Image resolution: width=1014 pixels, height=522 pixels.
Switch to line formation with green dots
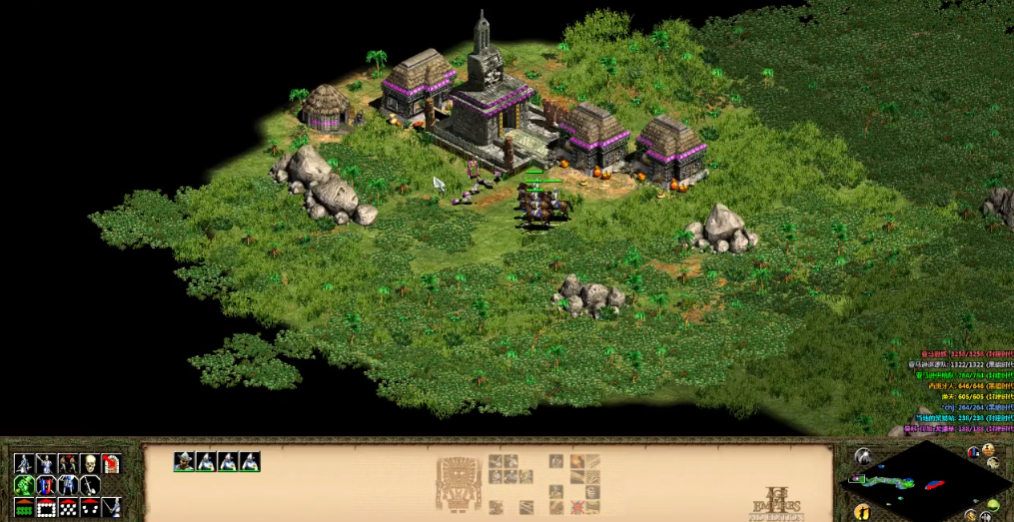(x=24, y=507)
